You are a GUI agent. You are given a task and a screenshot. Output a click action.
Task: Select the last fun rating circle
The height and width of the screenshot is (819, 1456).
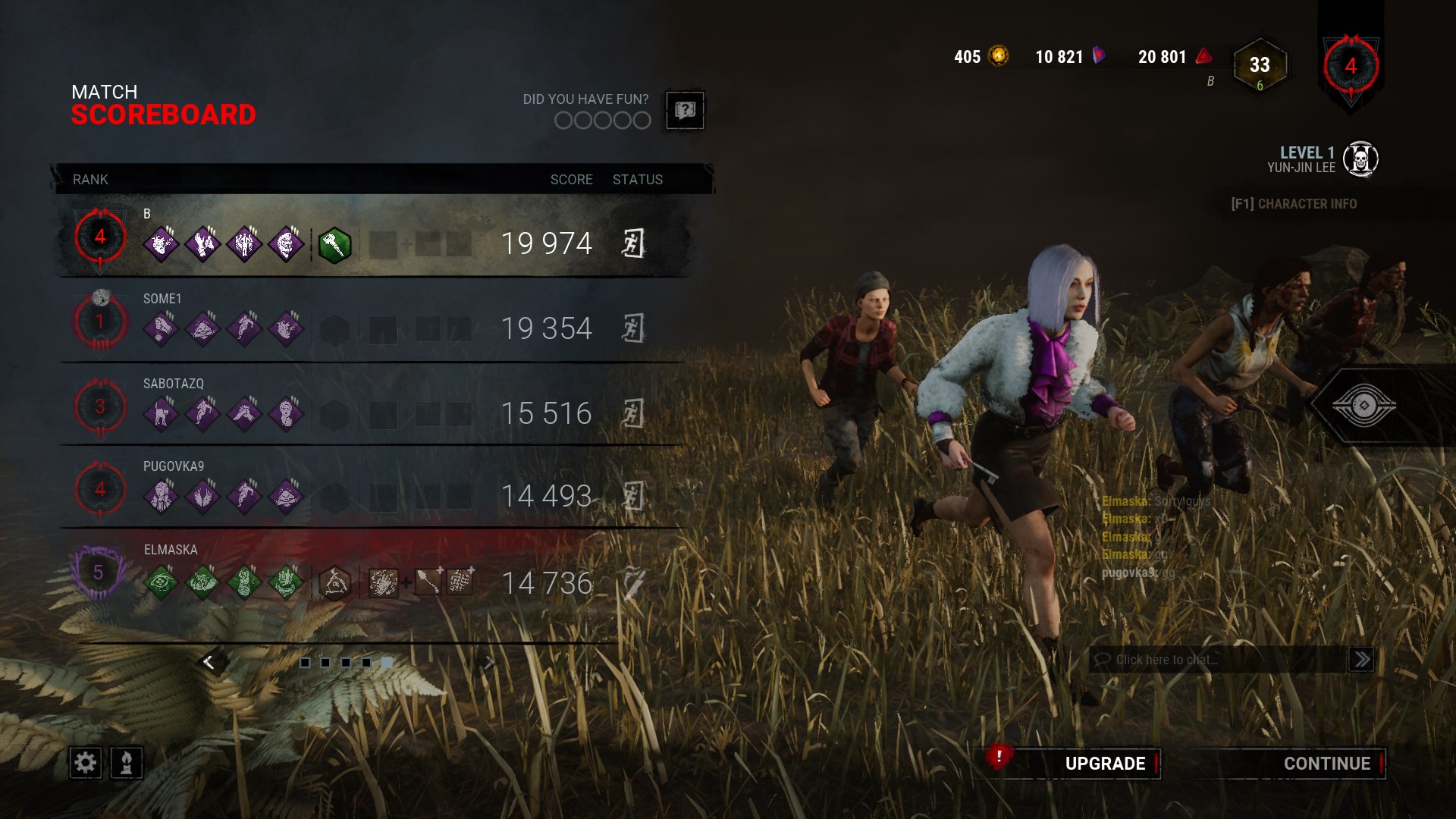coord(641,120)
